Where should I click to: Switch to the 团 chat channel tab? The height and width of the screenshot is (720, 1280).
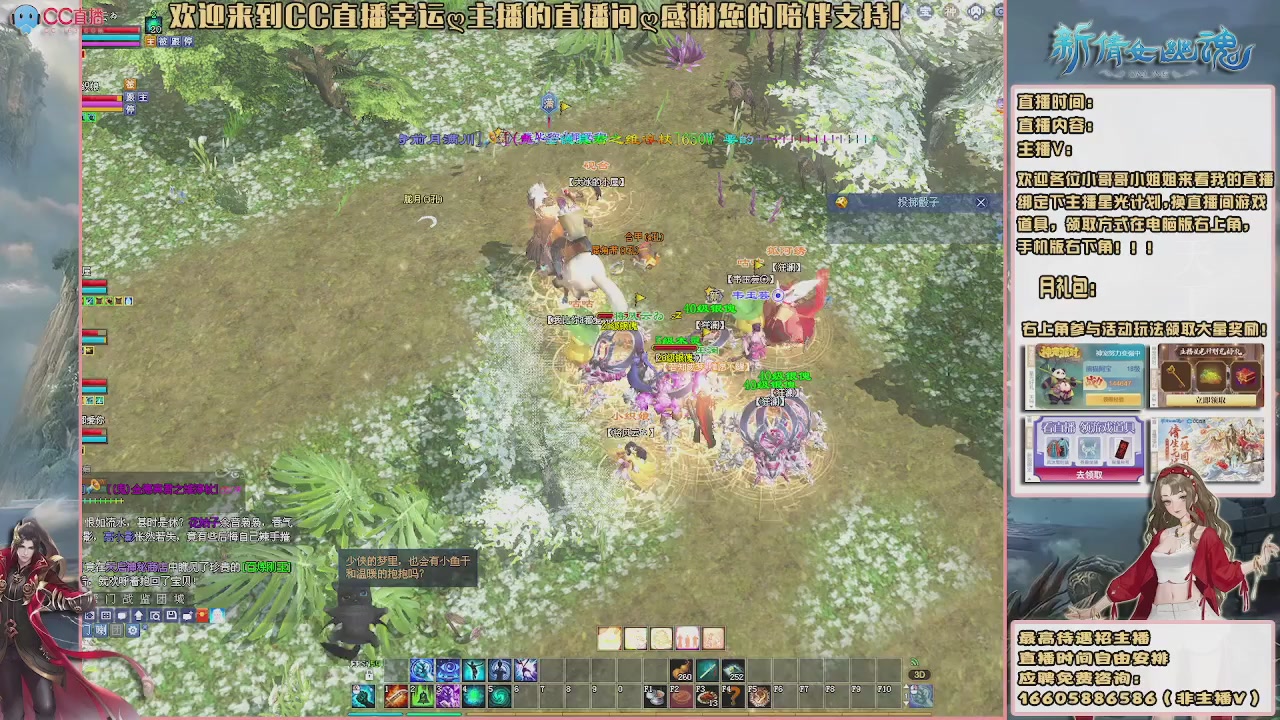(162, 597)
